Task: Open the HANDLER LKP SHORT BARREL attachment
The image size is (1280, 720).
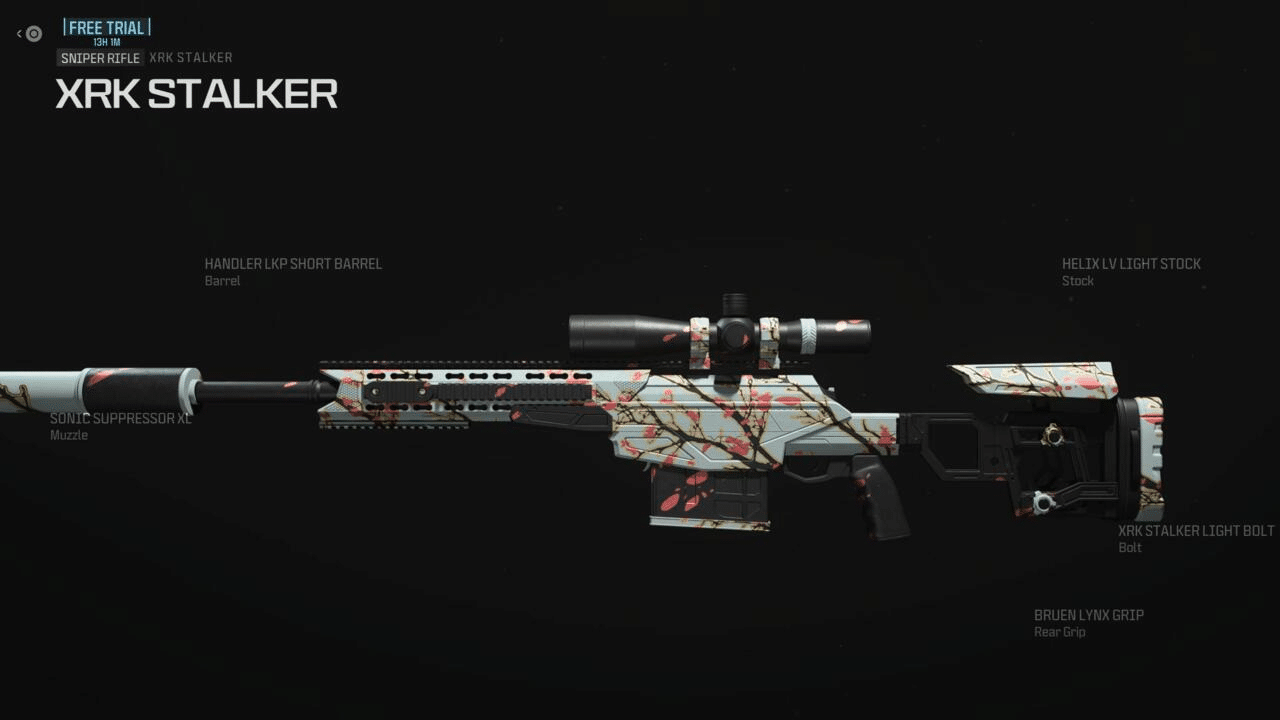Action: 292,264
